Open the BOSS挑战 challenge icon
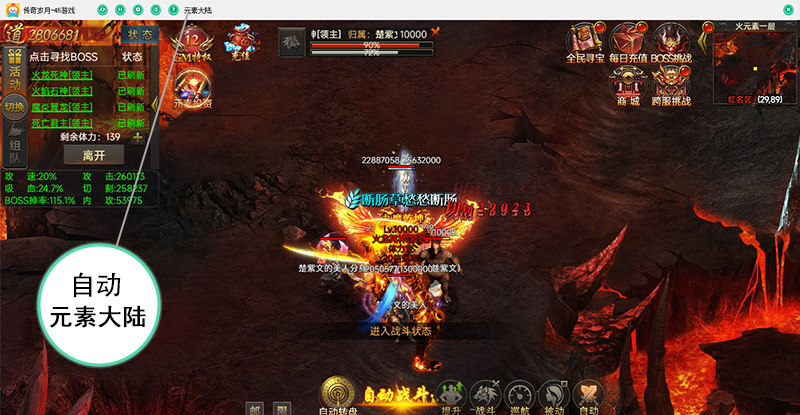Screen dimensions: 800x415 671,43
